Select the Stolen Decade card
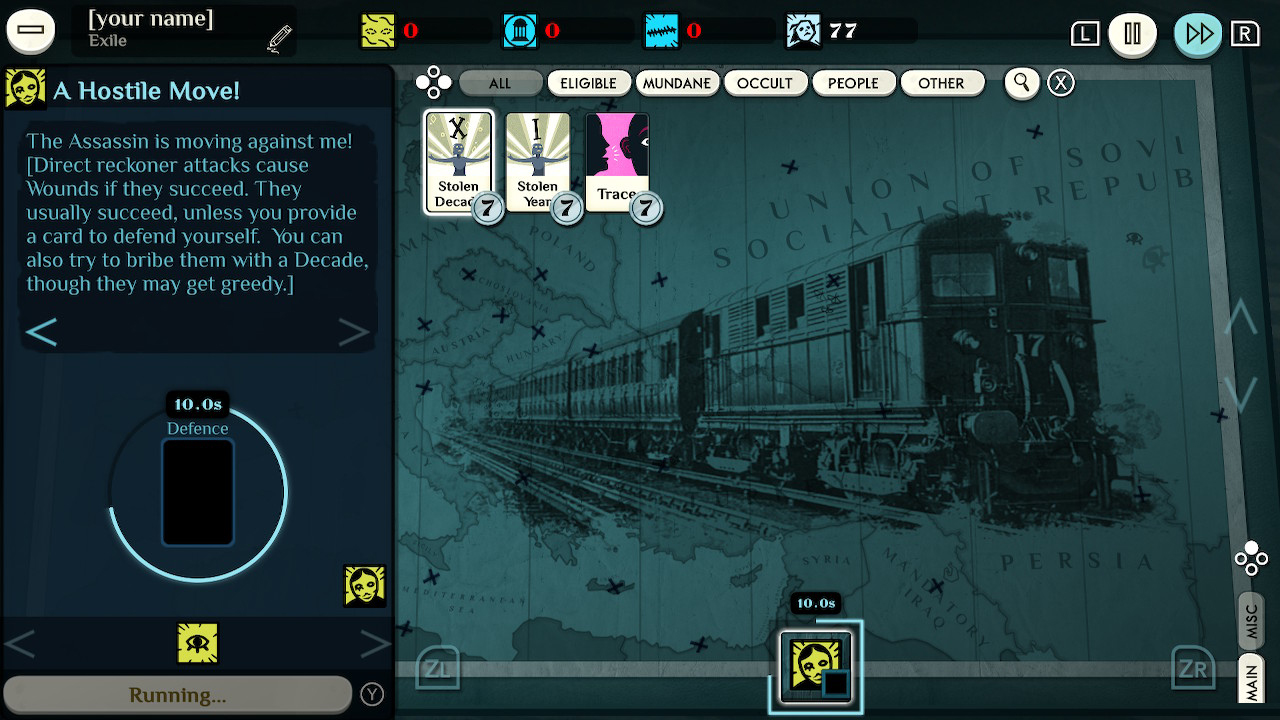 pos(461,160)
